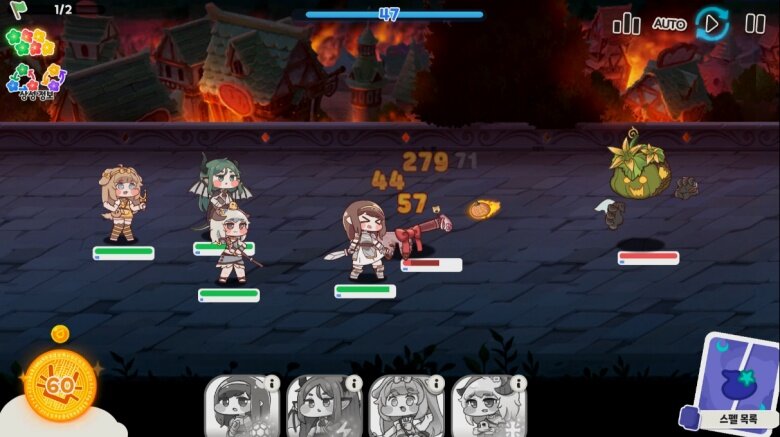View info for the bat-winged girl
This screenshot has width=780, height=437.
coord(354,383)
